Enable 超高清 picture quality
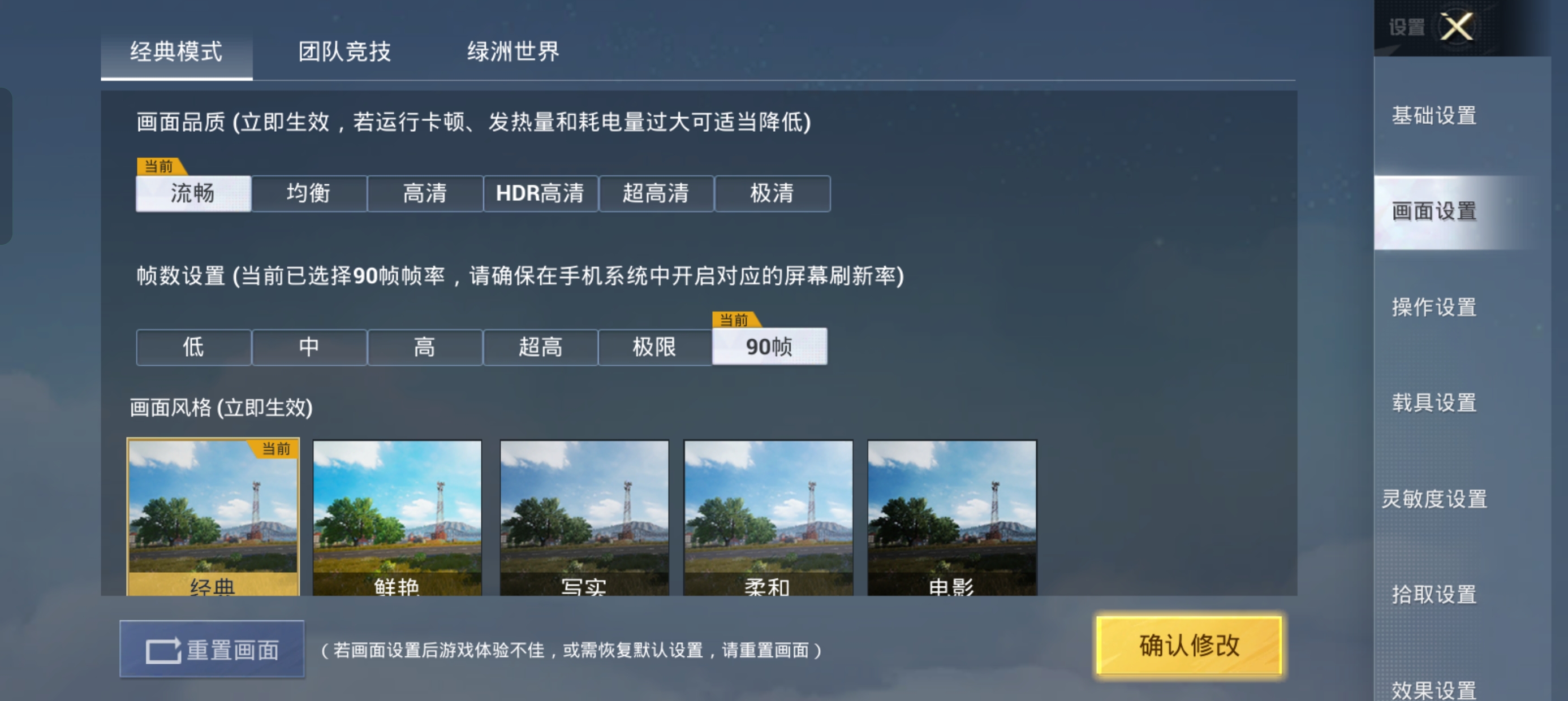This screenshot has width=1568, height=701. tap(657, 193)
